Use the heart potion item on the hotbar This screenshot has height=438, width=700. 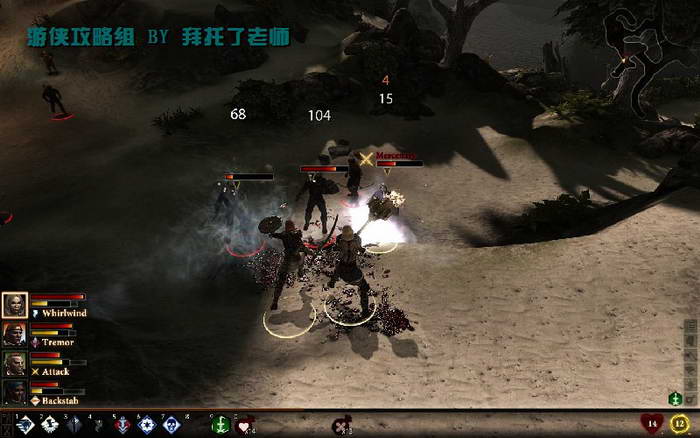tap(245, 425)
